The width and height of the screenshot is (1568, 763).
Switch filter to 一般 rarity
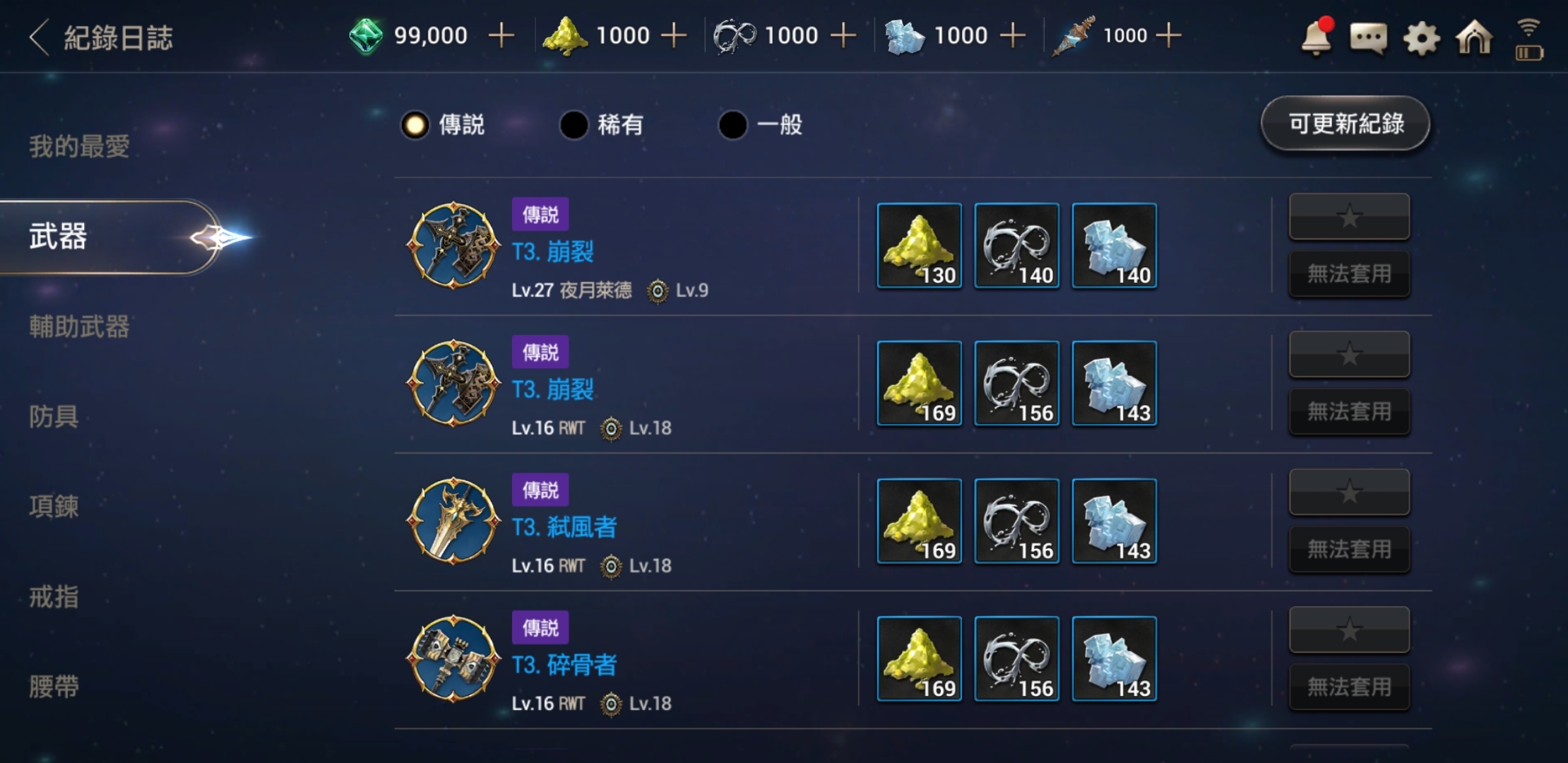click(x=732, y=124)
